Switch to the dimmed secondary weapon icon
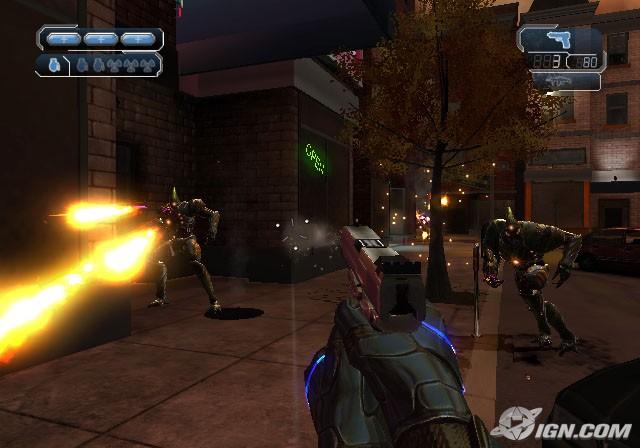Viewport: 640px width, 448px height. [559, 80]
